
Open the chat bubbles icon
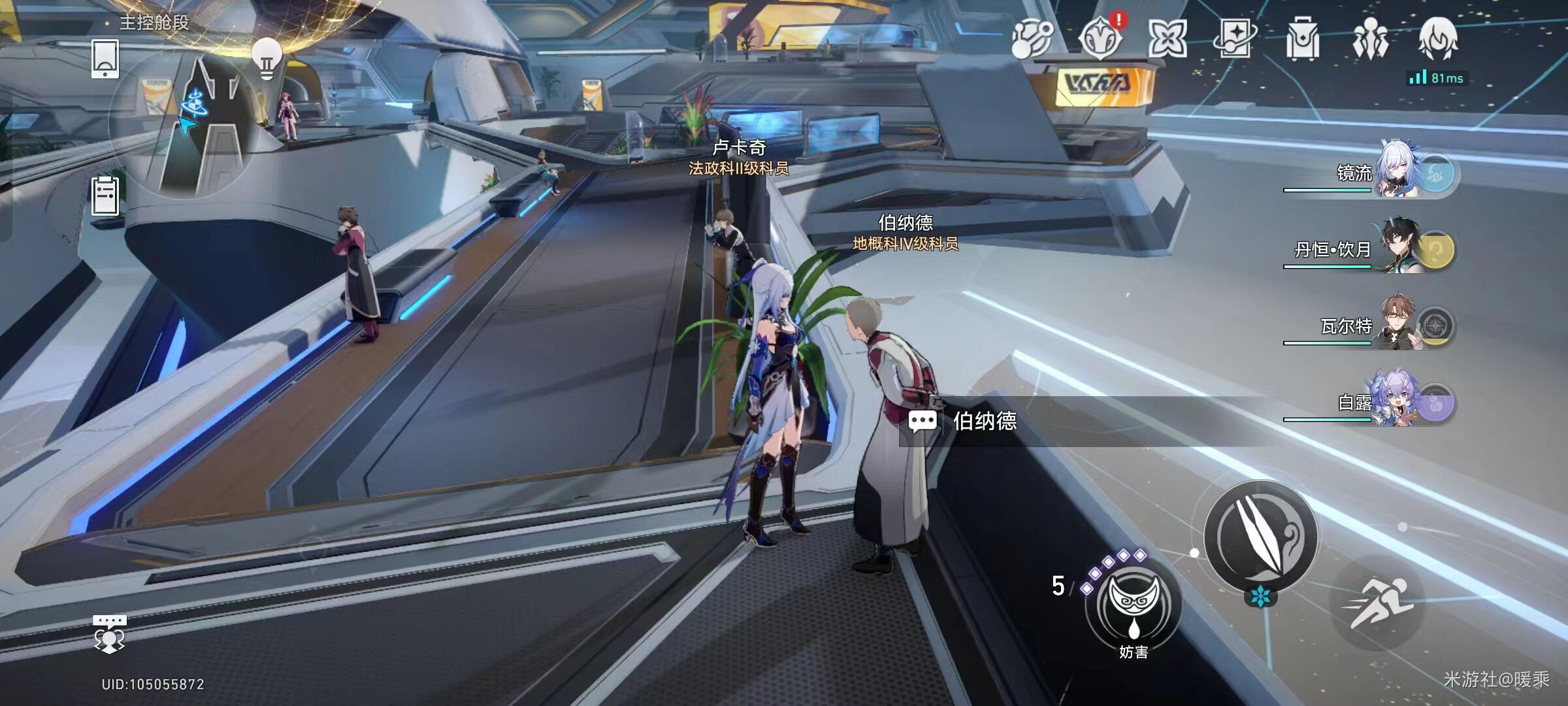tap(109, 633)
